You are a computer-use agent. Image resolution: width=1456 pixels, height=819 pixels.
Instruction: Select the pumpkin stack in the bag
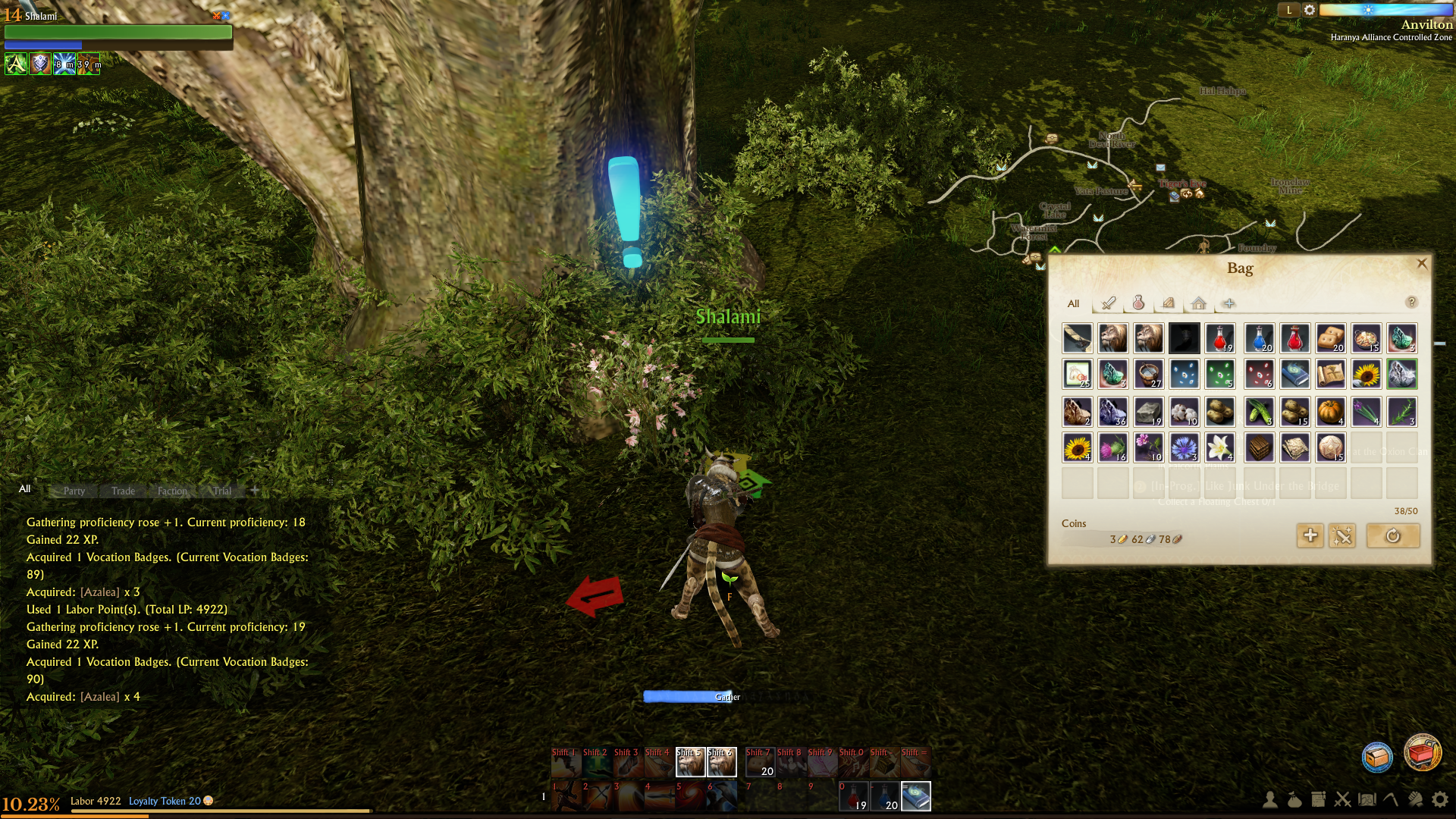tap(1331, 412)
